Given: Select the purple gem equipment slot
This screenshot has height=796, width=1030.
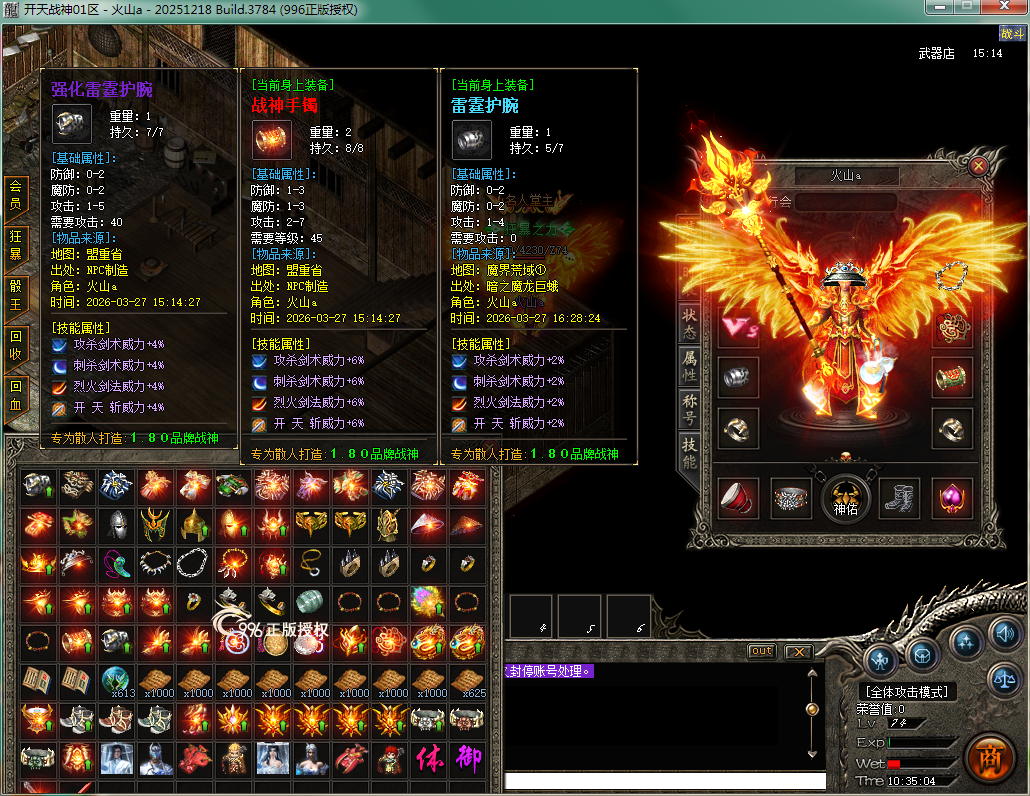Looking at the screenshot, I should [x=952, y=498].
